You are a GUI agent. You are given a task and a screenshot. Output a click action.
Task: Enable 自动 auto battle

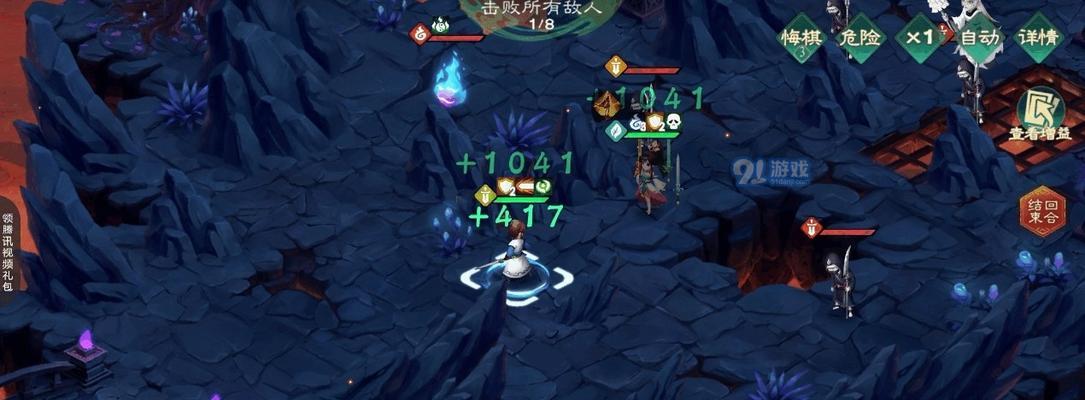979,39
